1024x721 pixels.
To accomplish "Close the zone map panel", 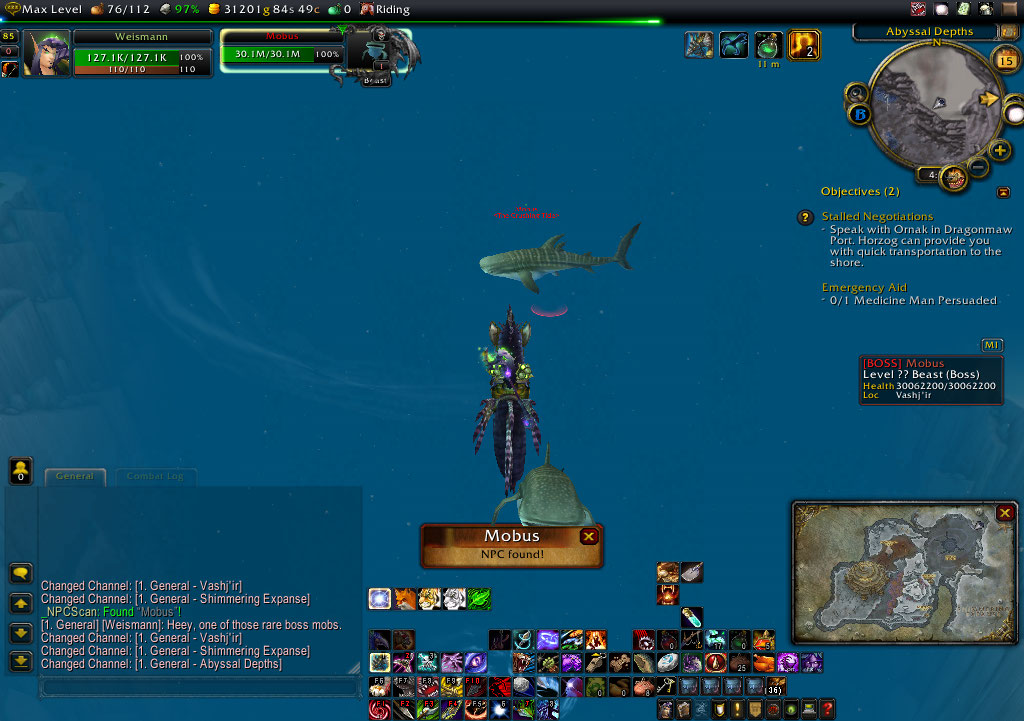I will coord(1004,513).
